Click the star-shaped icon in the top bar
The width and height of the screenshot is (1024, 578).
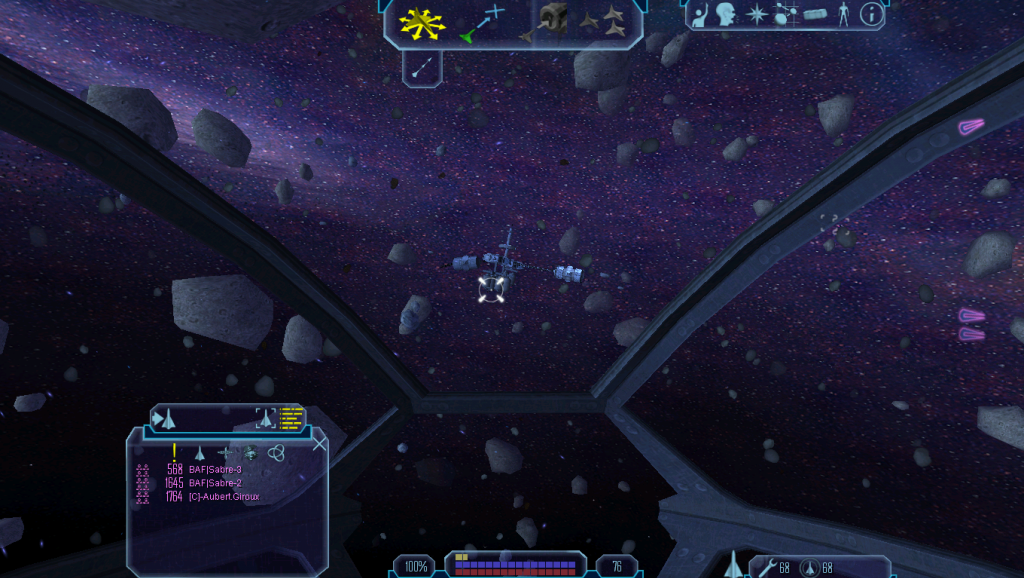[x=757, y=15]
